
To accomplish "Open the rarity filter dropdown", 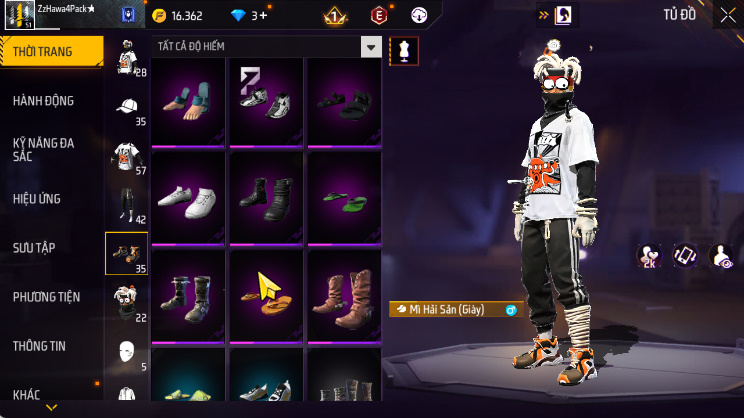I will pos(372,47).
